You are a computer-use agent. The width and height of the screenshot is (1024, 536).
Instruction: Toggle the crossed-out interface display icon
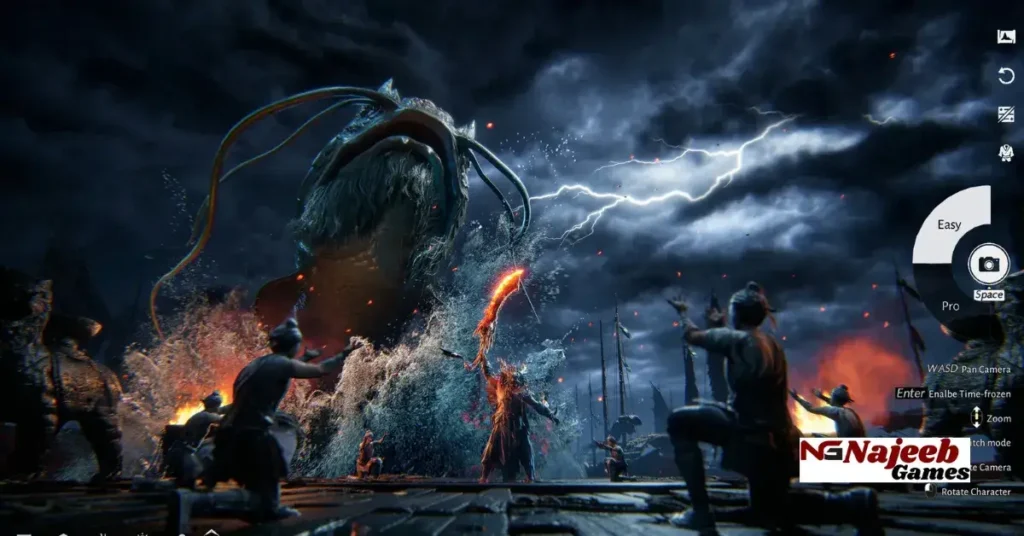tap(1006, 114)
